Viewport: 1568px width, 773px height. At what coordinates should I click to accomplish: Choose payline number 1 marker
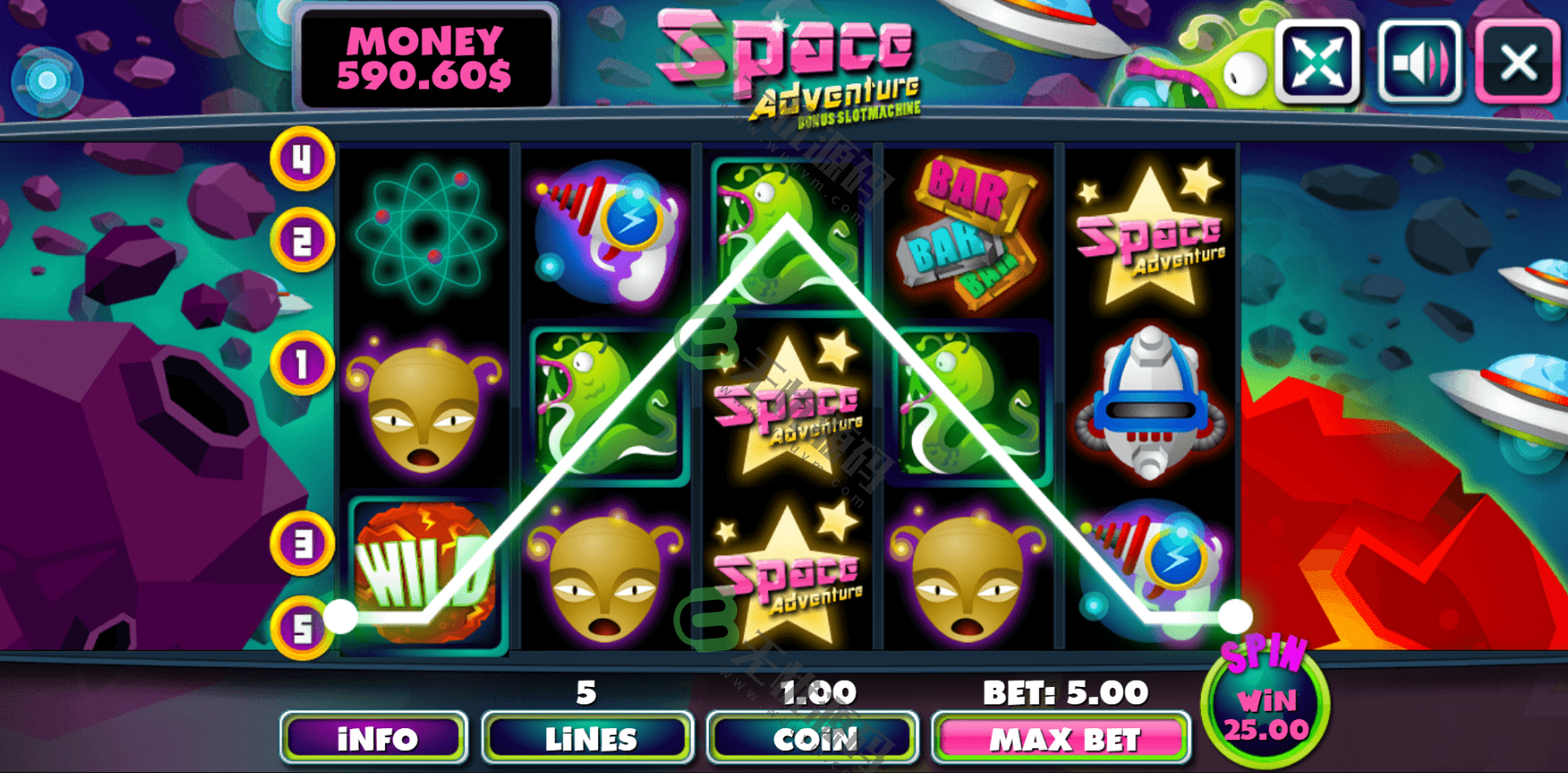[x=302, y=364]
